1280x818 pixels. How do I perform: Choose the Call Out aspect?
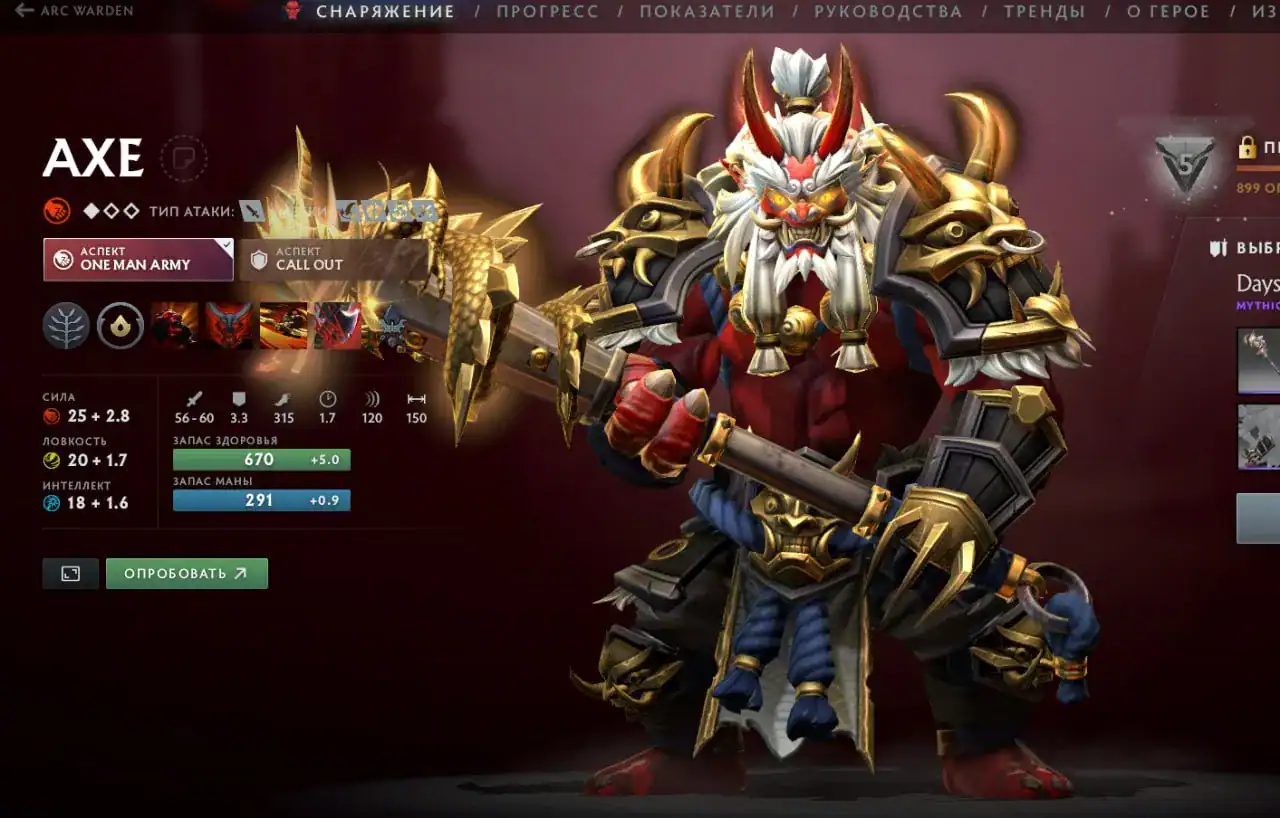[332, 259]
